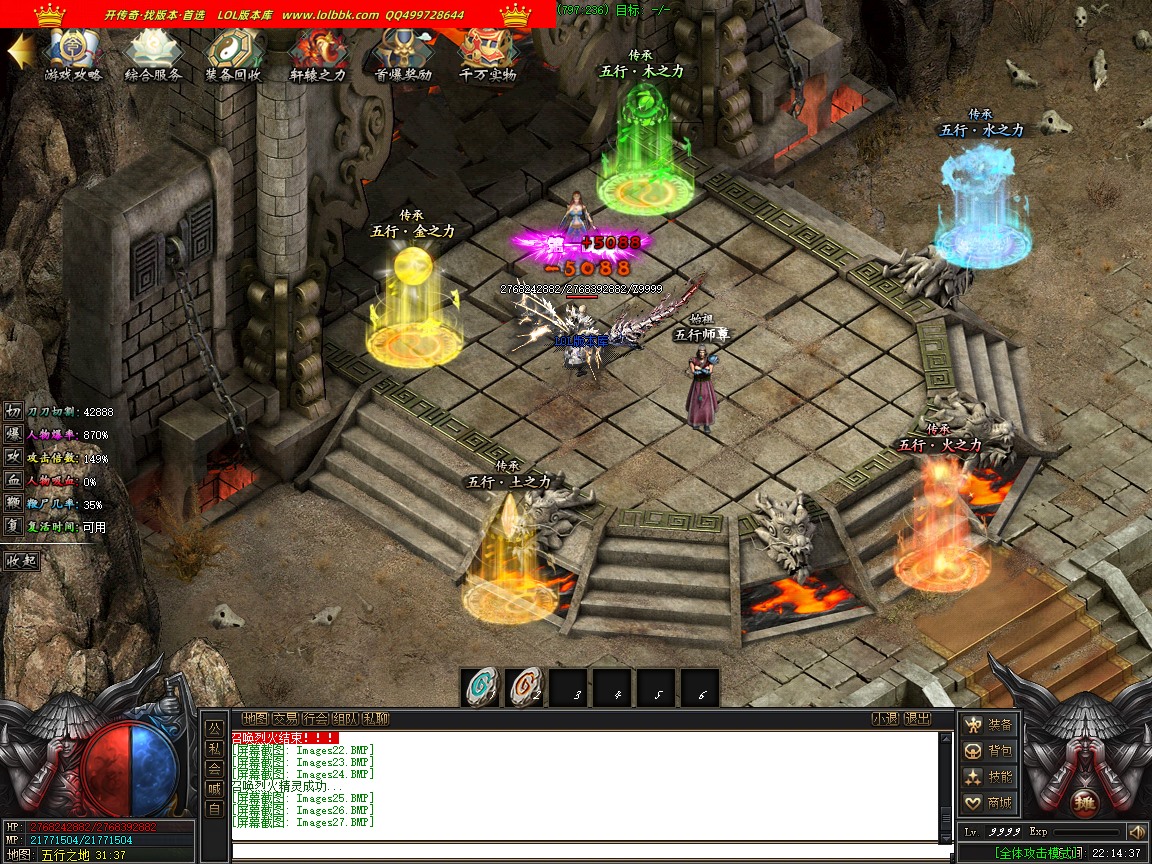Open the 地图 map button above chat
The height and width of the screenshot is (864, 1152).
255,719
